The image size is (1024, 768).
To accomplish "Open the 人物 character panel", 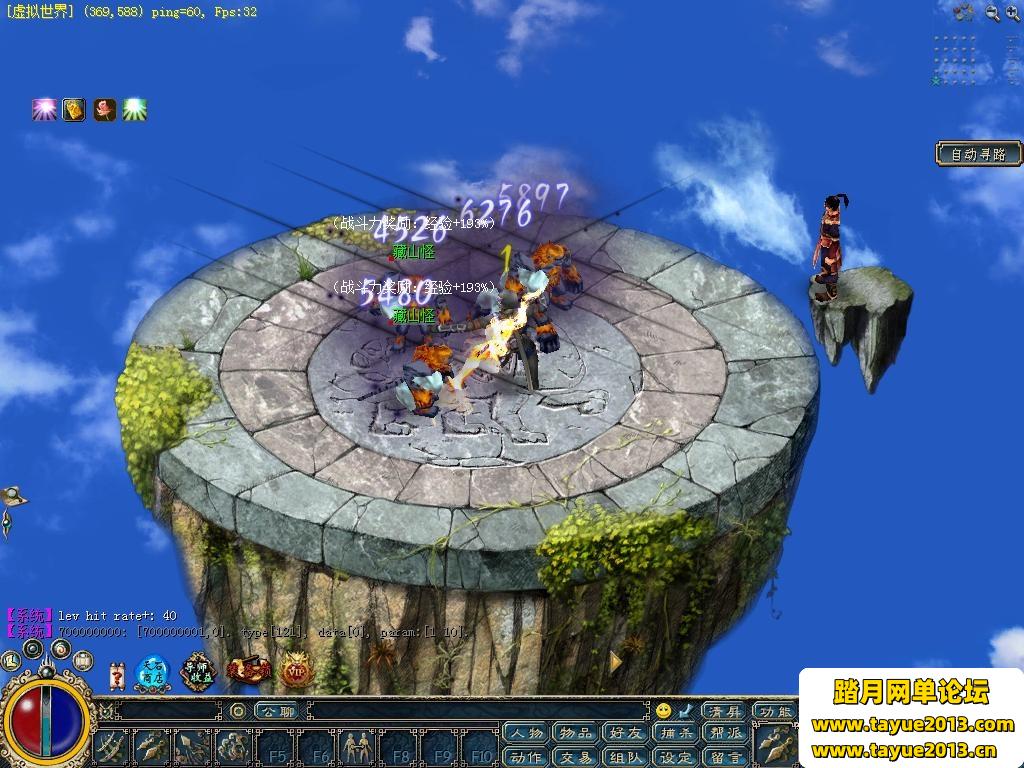I will pyautogui.click(x=526, y=734).
